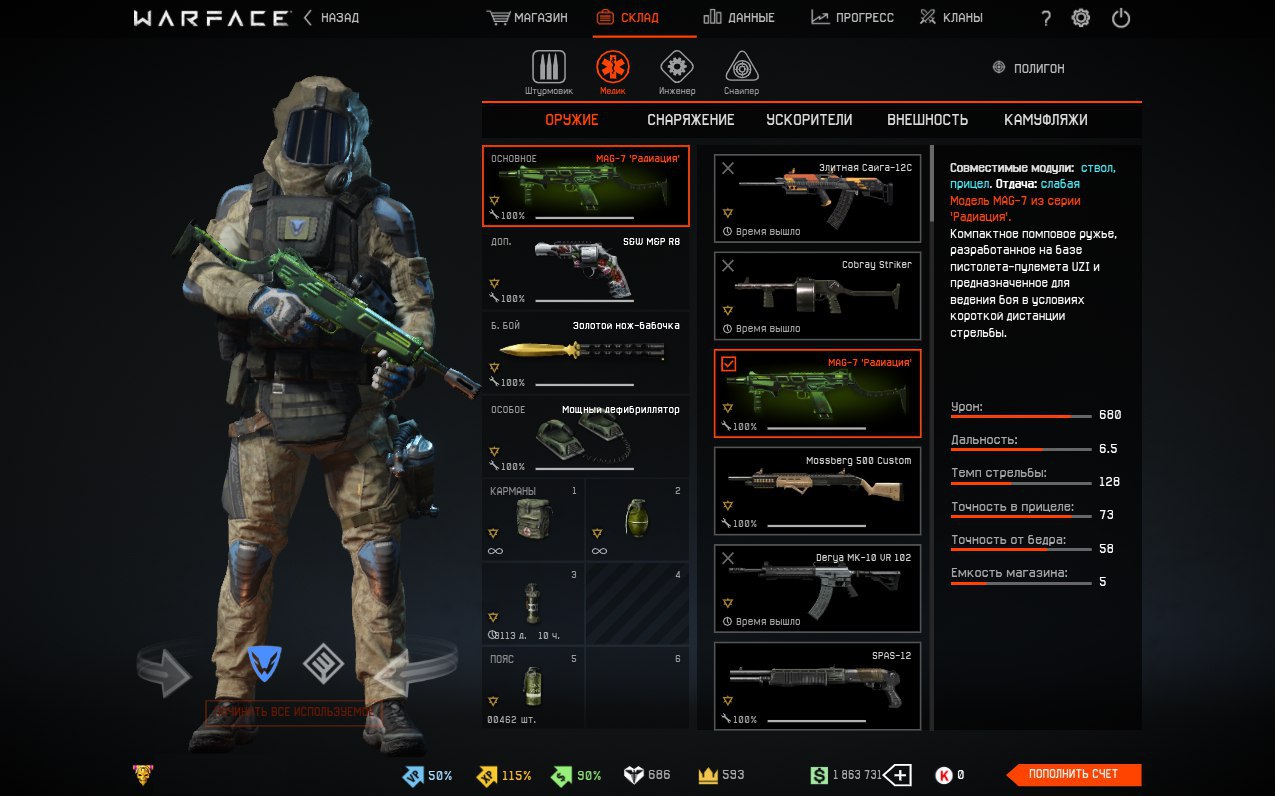The height and width of the screenshot is (796, 1275).
Task: Open the Кланы section
Action: click(x=951, y=18)
